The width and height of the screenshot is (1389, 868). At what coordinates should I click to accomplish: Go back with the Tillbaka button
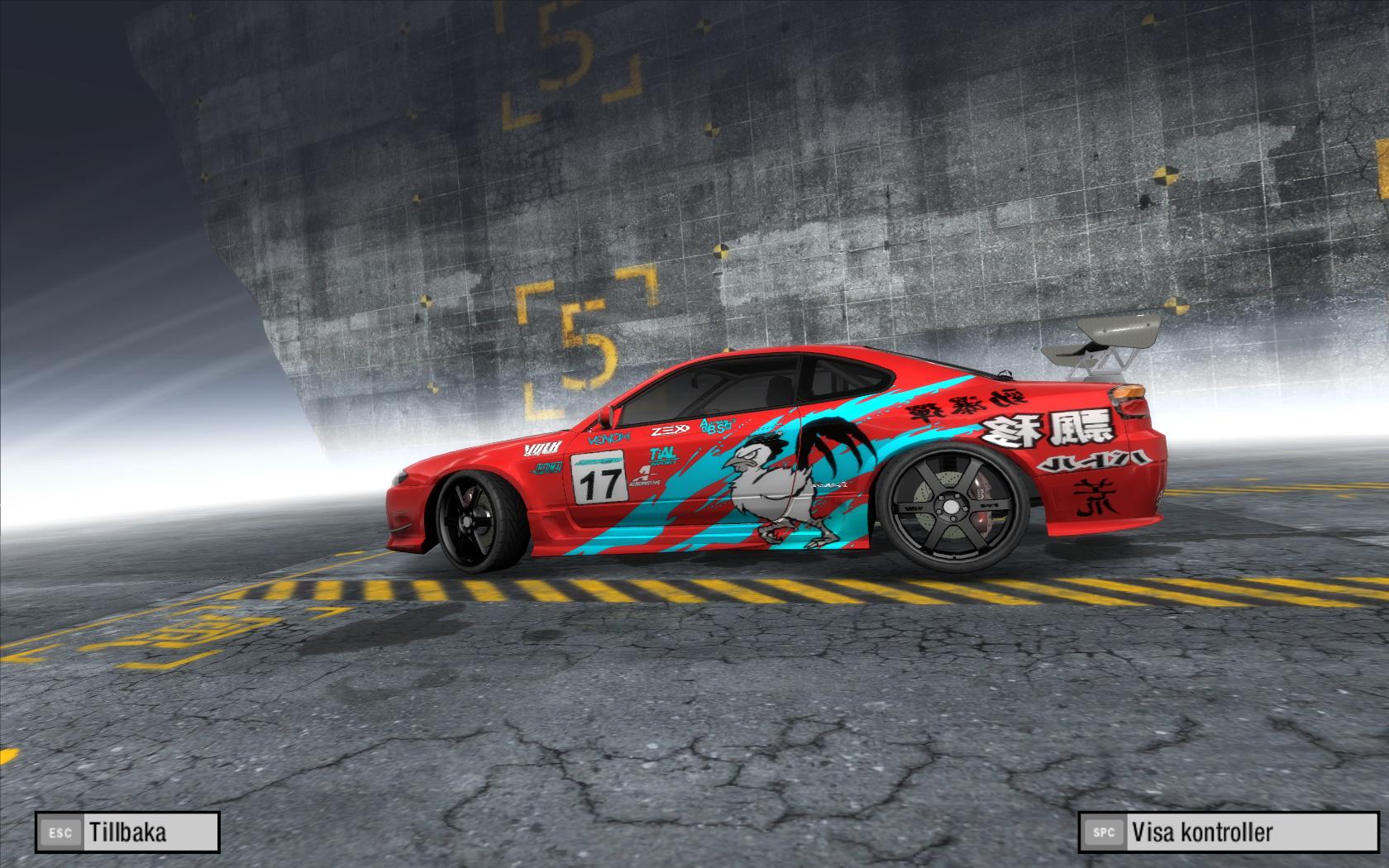127,832
